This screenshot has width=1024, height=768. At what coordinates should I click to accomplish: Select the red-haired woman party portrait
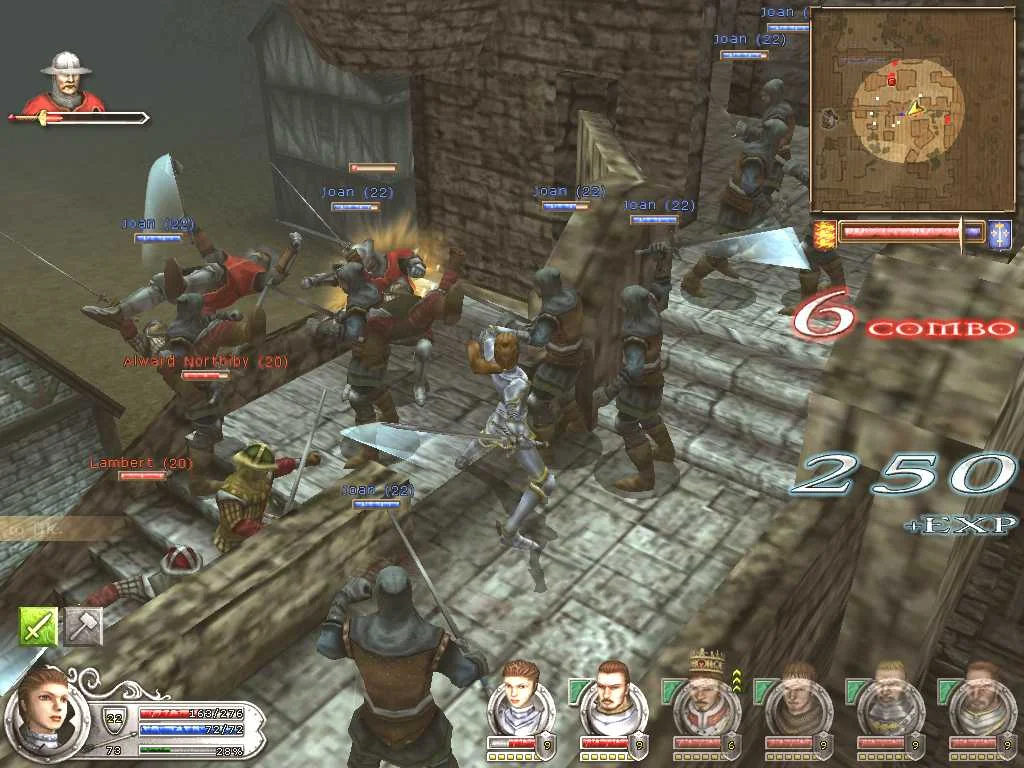(x=518, y=697)
